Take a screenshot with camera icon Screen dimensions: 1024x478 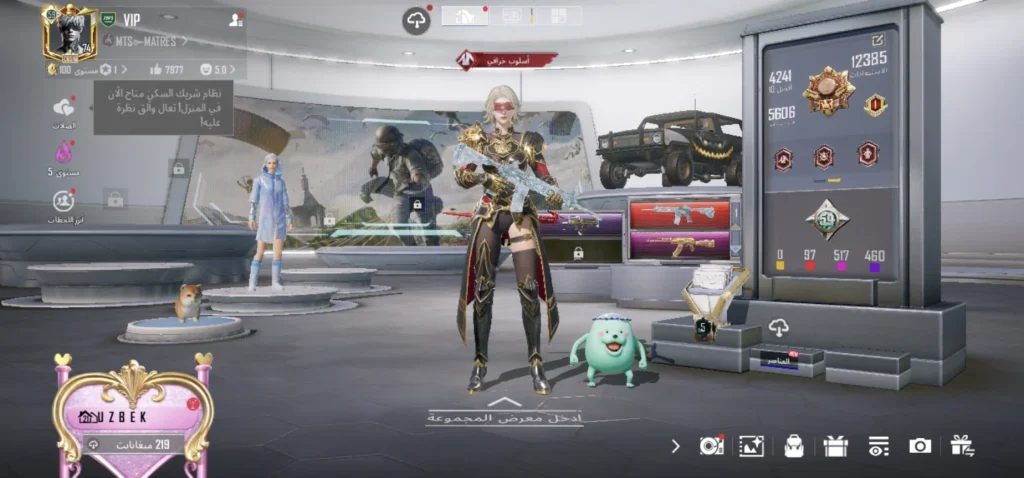point(920,446)
